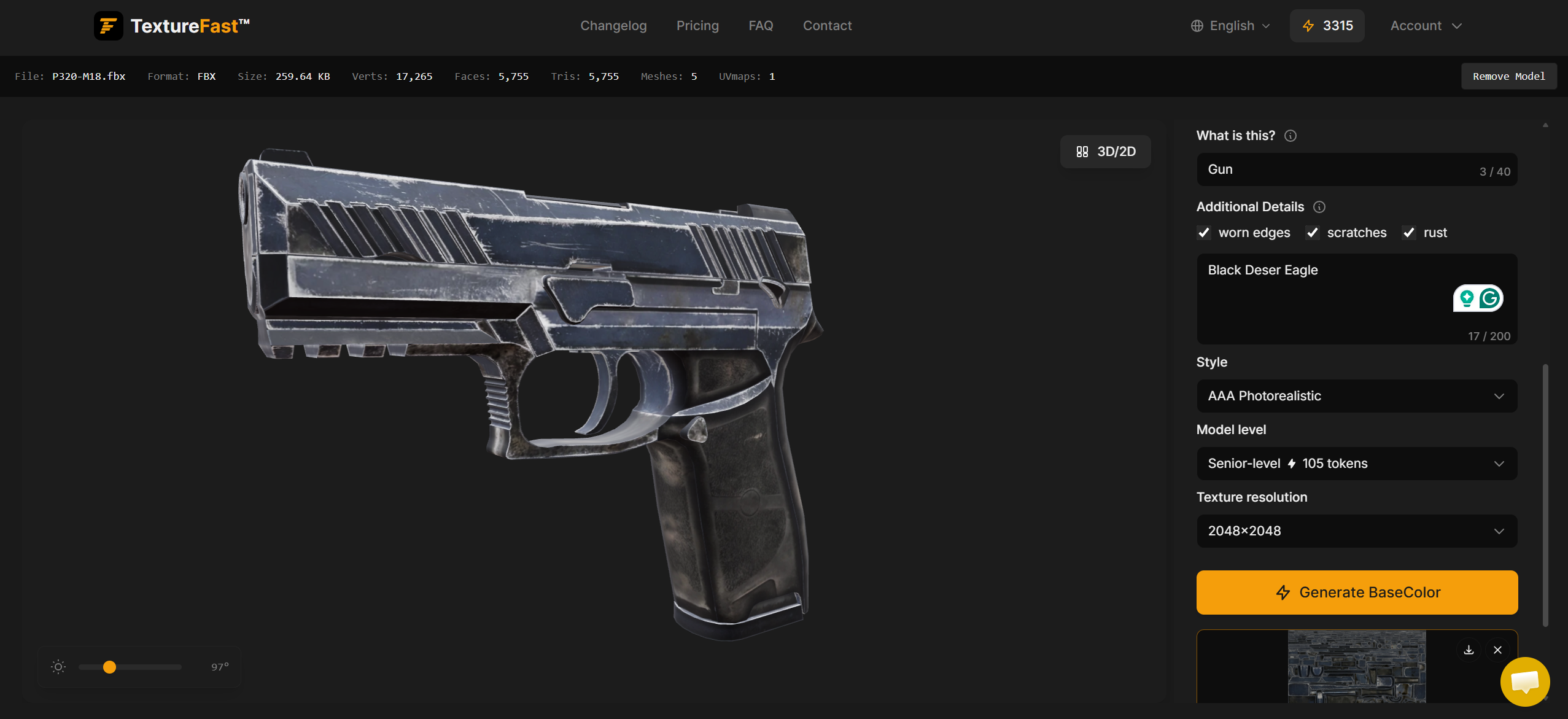The image size is (1568, 719).
Task: Open the chat support bubble
Action: tap(1525, 682)
